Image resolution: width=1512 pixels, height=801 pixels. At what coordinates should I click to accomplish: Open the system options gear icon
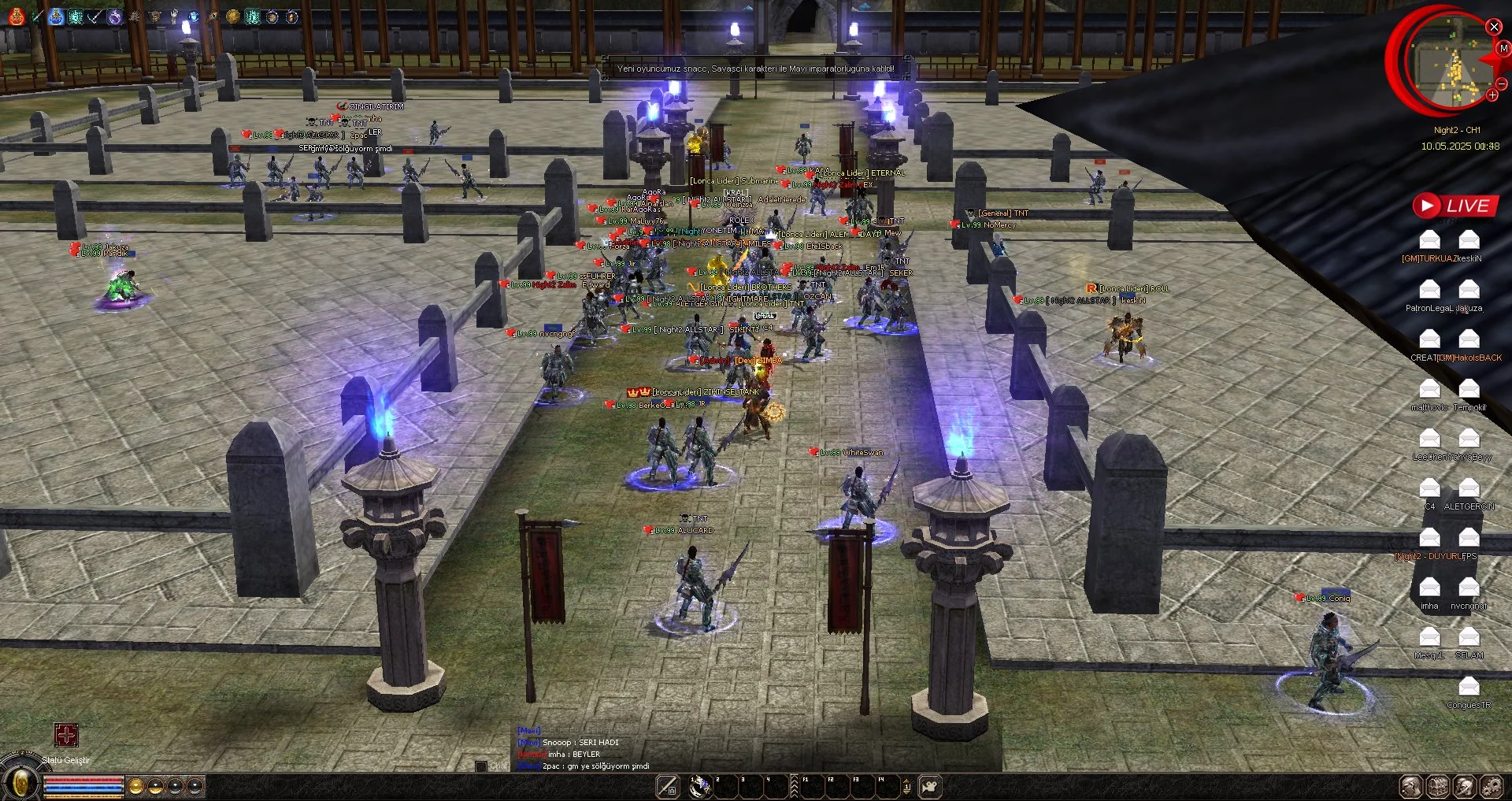(x=1492, y=786)
